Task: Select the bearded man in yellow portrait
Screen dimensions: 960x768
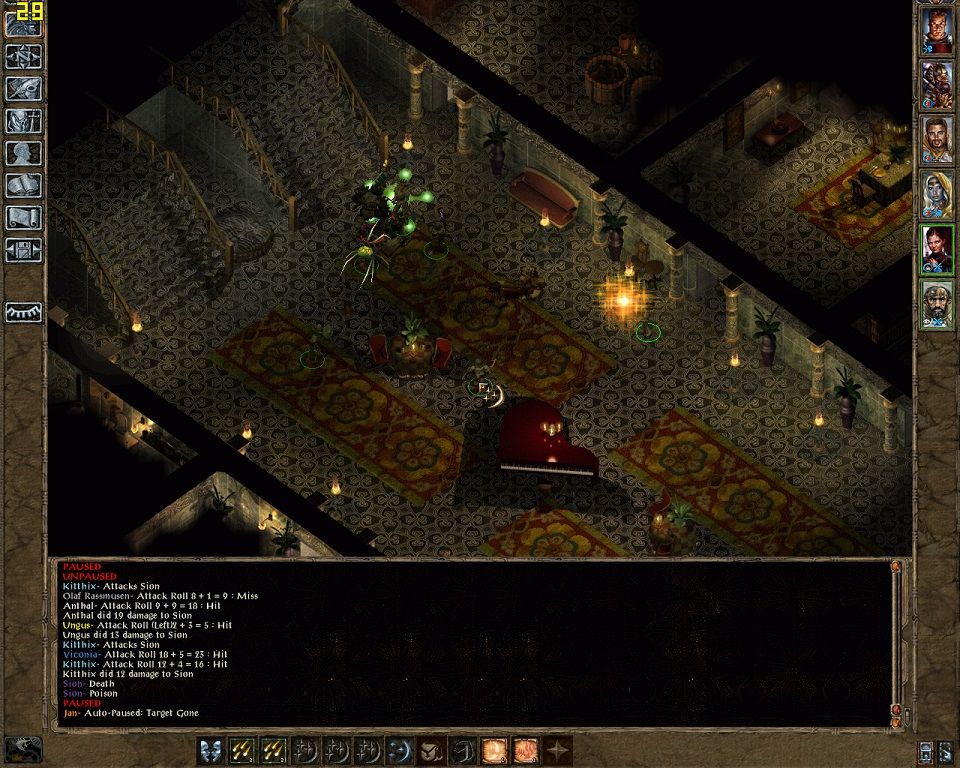Action: 937,140
